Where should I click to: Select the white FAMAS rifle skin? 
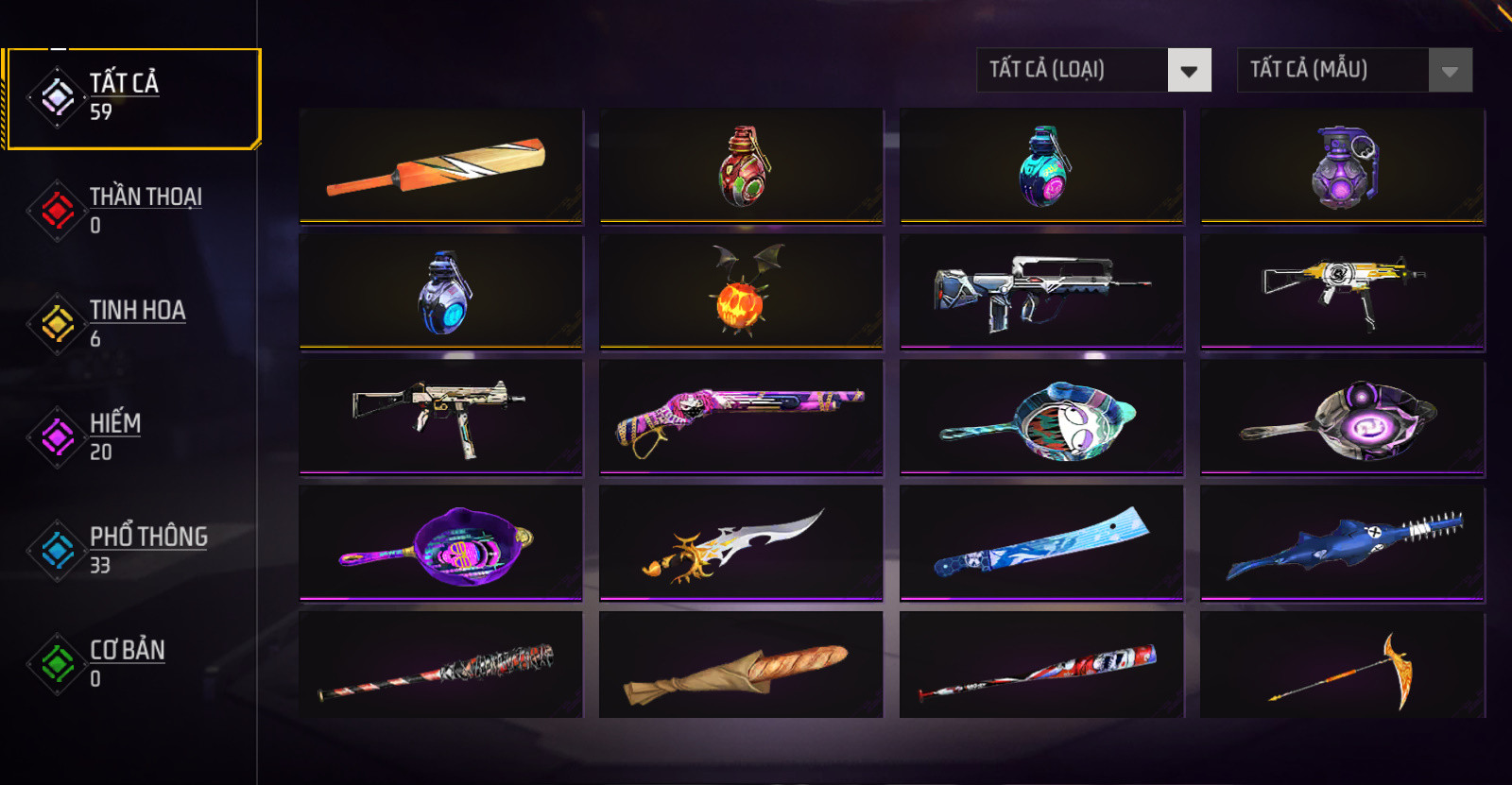click(1041, 292)
